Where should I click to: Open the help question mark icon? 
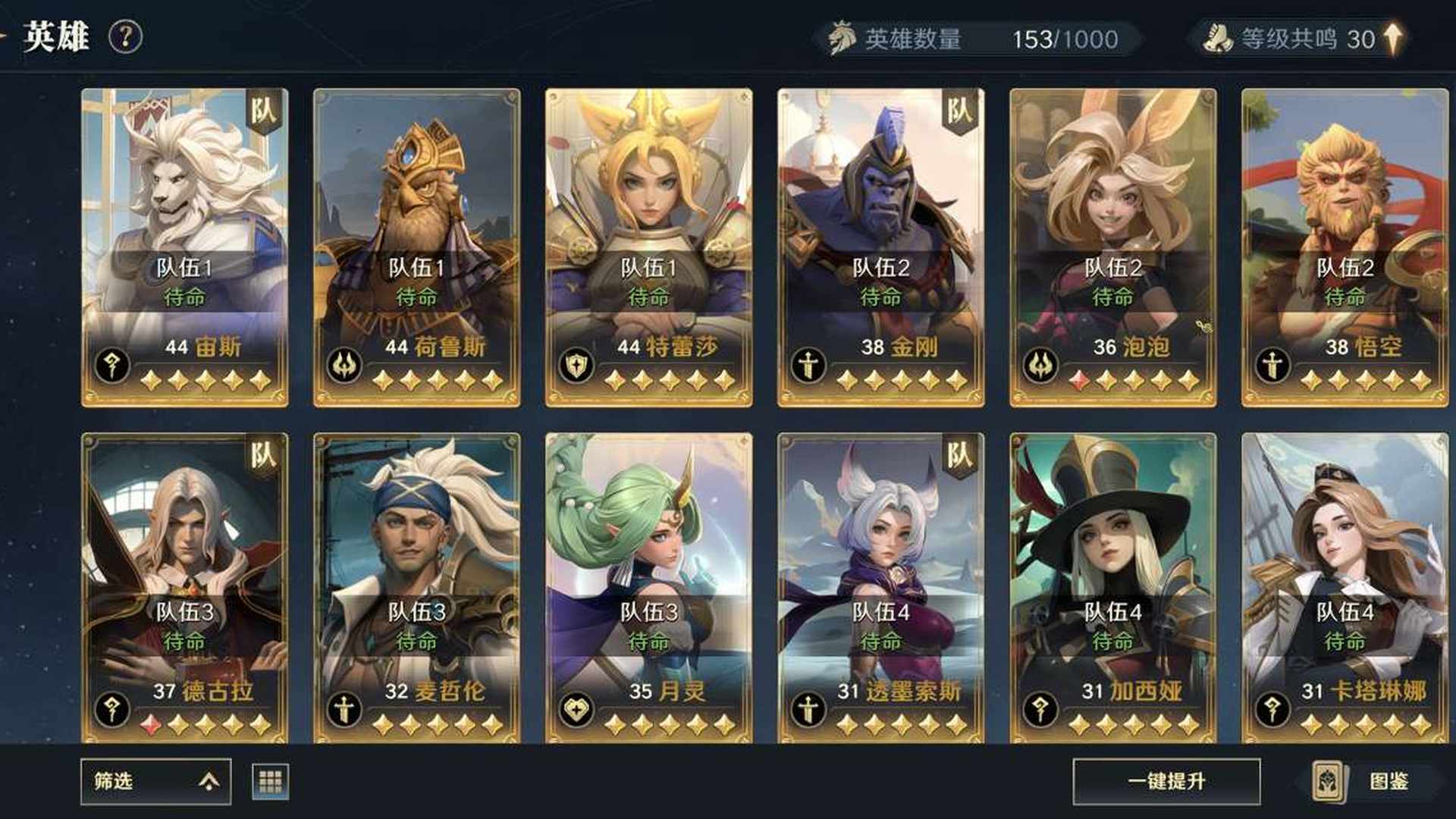point(125,36)
